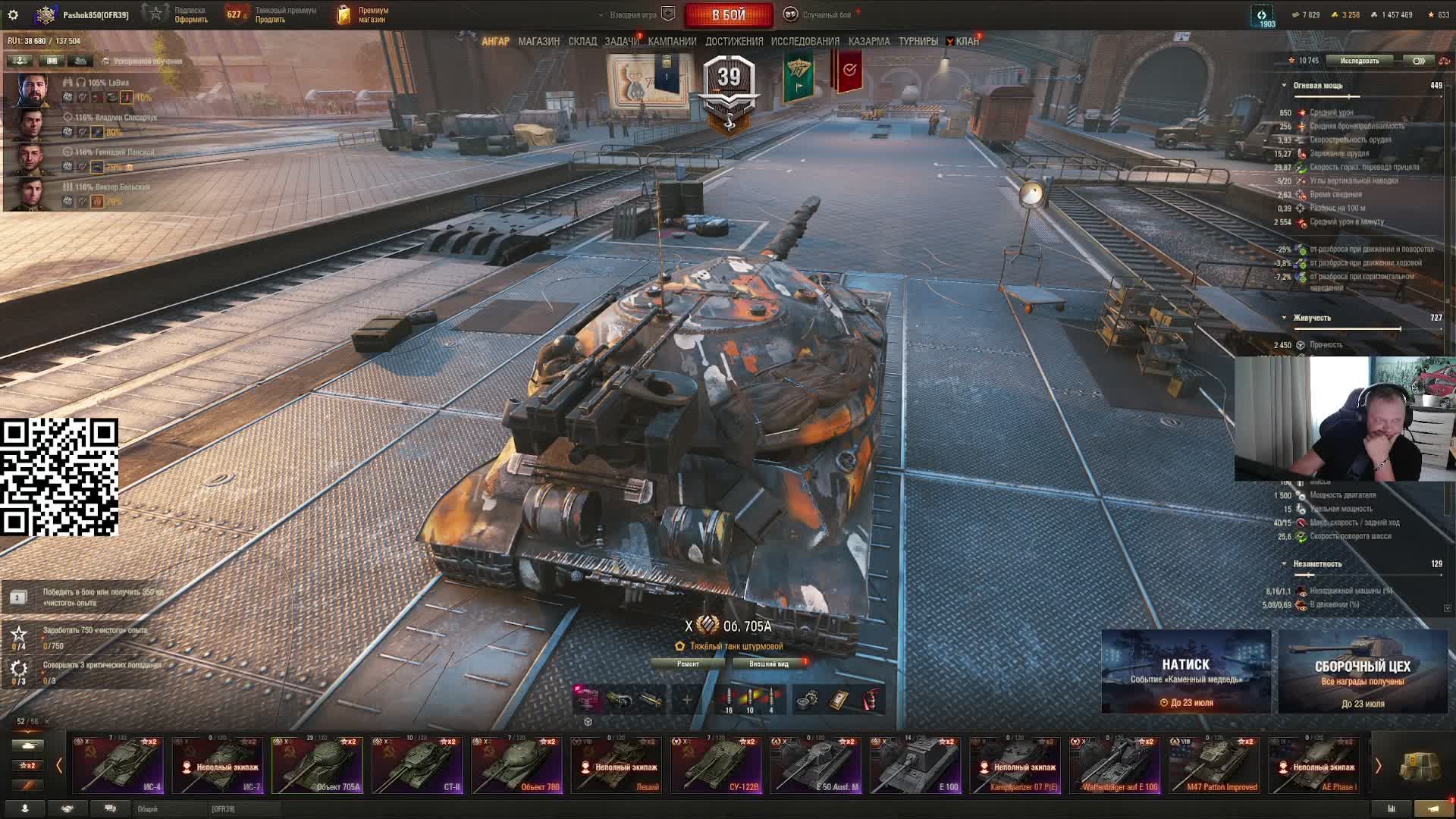The image size is (1456, 819).
Task: Open the НАТИСК event banner
Action: (x=1186, y=672)
